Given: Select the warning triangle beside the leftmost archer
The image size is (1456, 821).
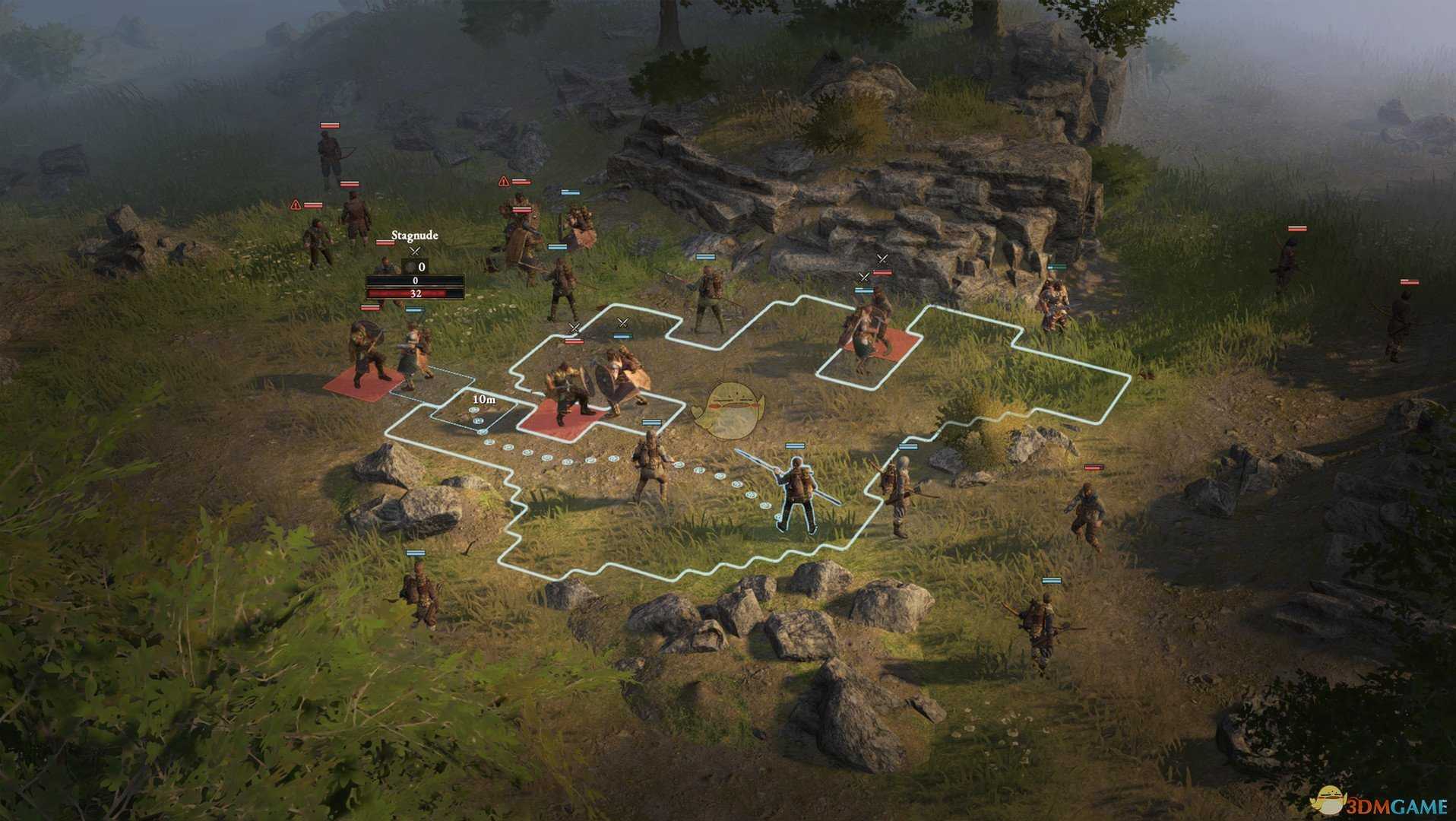Looking at the screenshot, I should (296, 205).
